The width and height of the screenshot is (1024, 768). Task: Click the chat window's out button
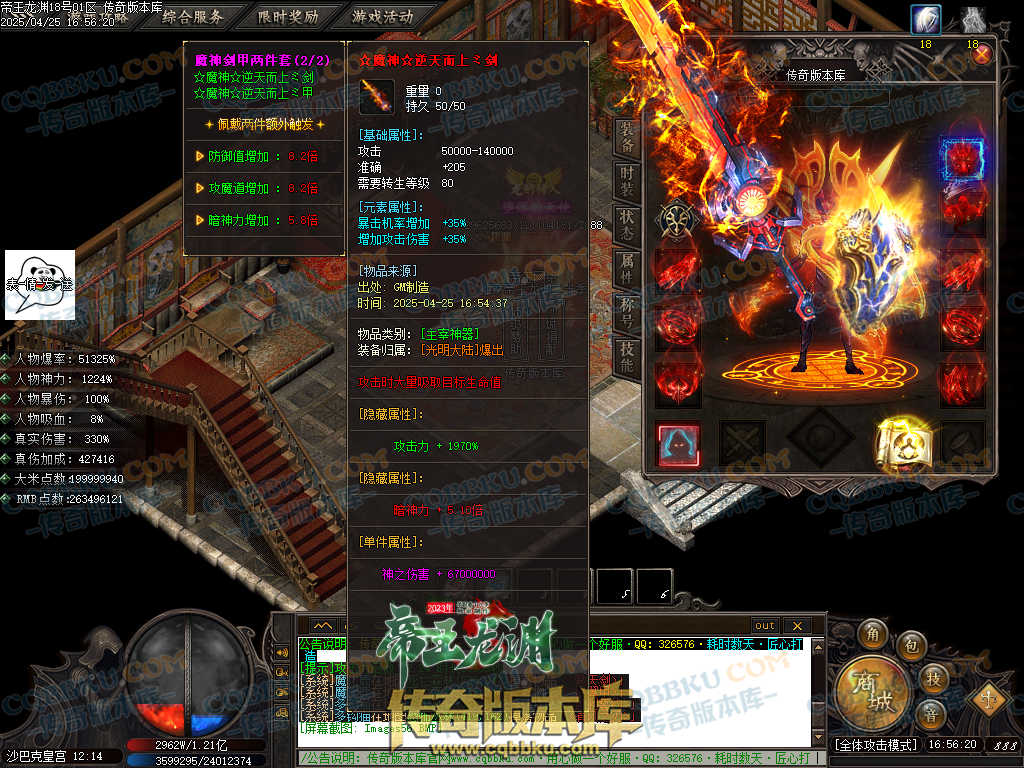(764, 625)
